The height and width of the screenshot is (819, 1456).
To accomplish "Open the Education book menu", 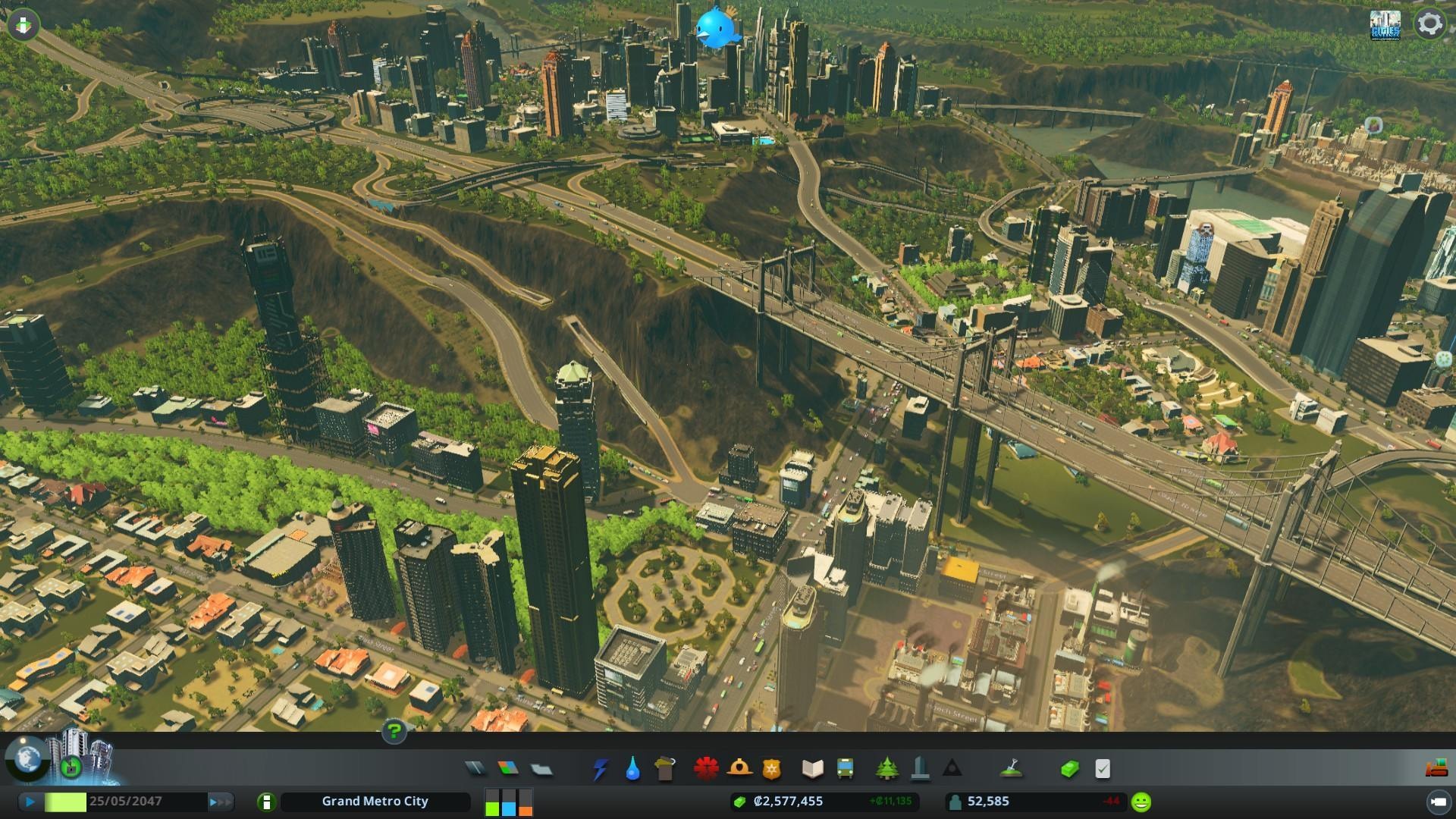I will click(x=812, y=769).
